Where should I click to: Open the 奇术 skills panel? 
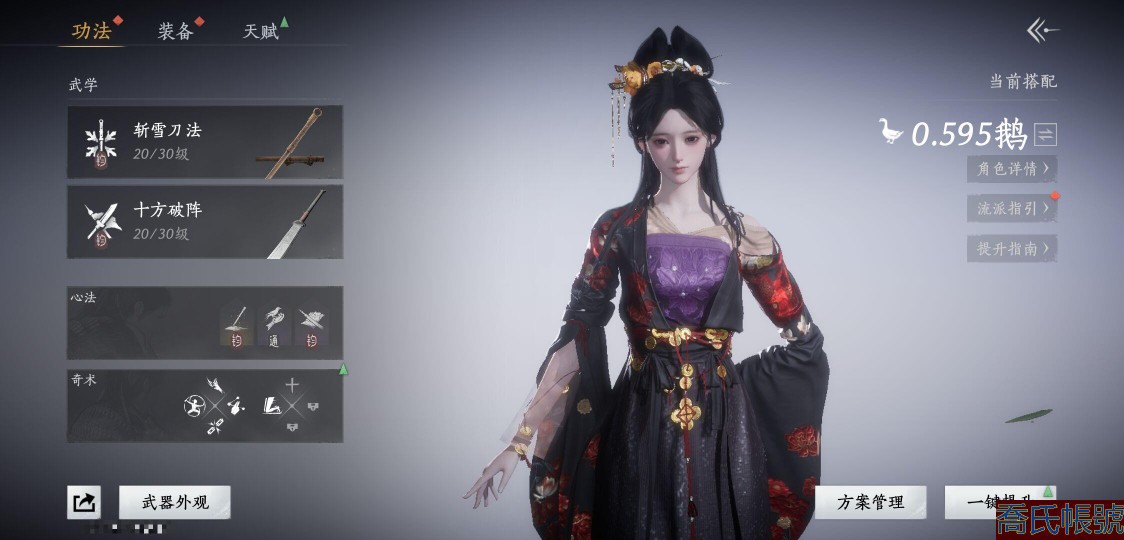click(x=205, y=406)
